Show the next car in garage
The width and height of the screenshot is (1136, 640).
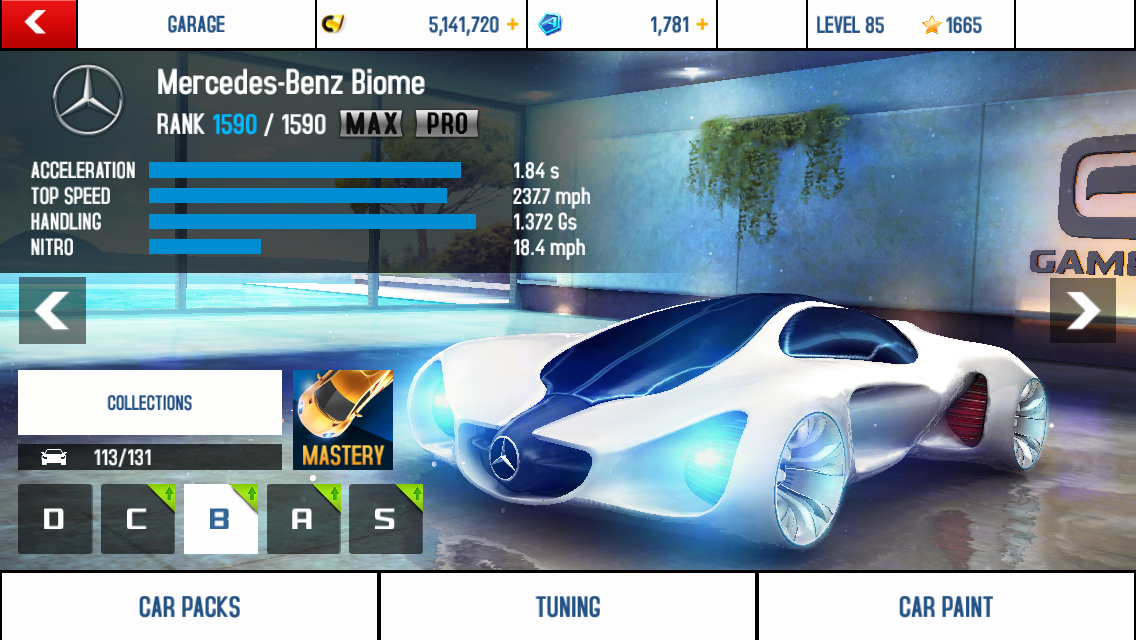click(1083, 310)
